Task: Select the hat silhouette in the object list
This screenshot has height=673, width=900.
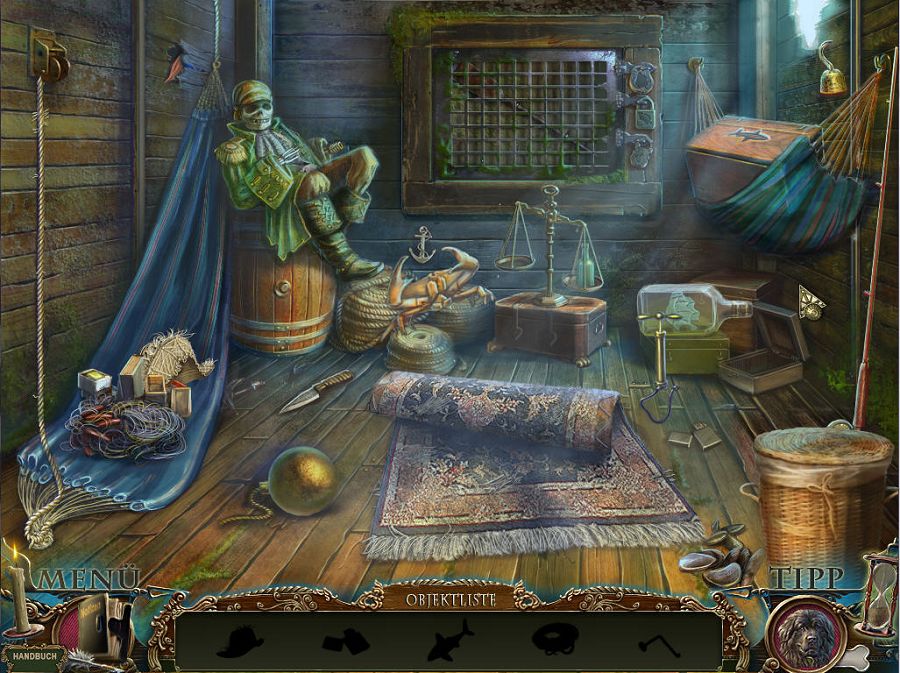Action: click(x=240, y=641)
